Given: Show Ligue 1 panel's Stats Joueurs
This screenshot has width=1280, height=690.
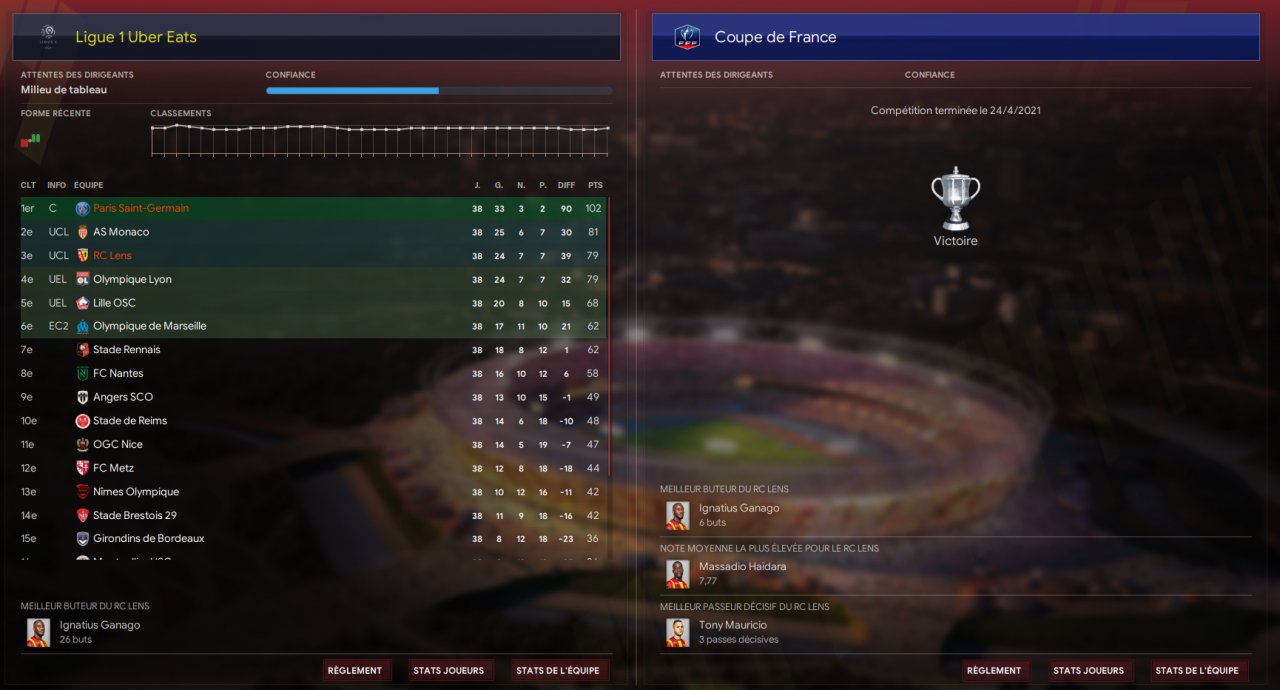Looking at the screenshot, I should 448,670.
